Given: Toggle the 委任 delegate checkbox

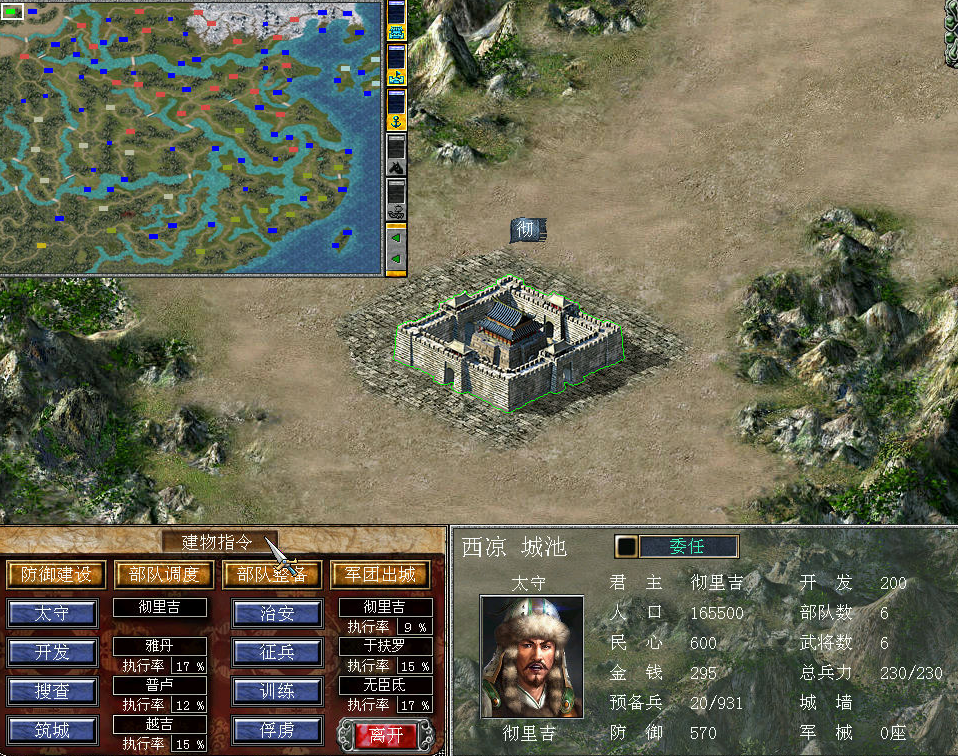Looking at the screenshot, I should point(627,547).
